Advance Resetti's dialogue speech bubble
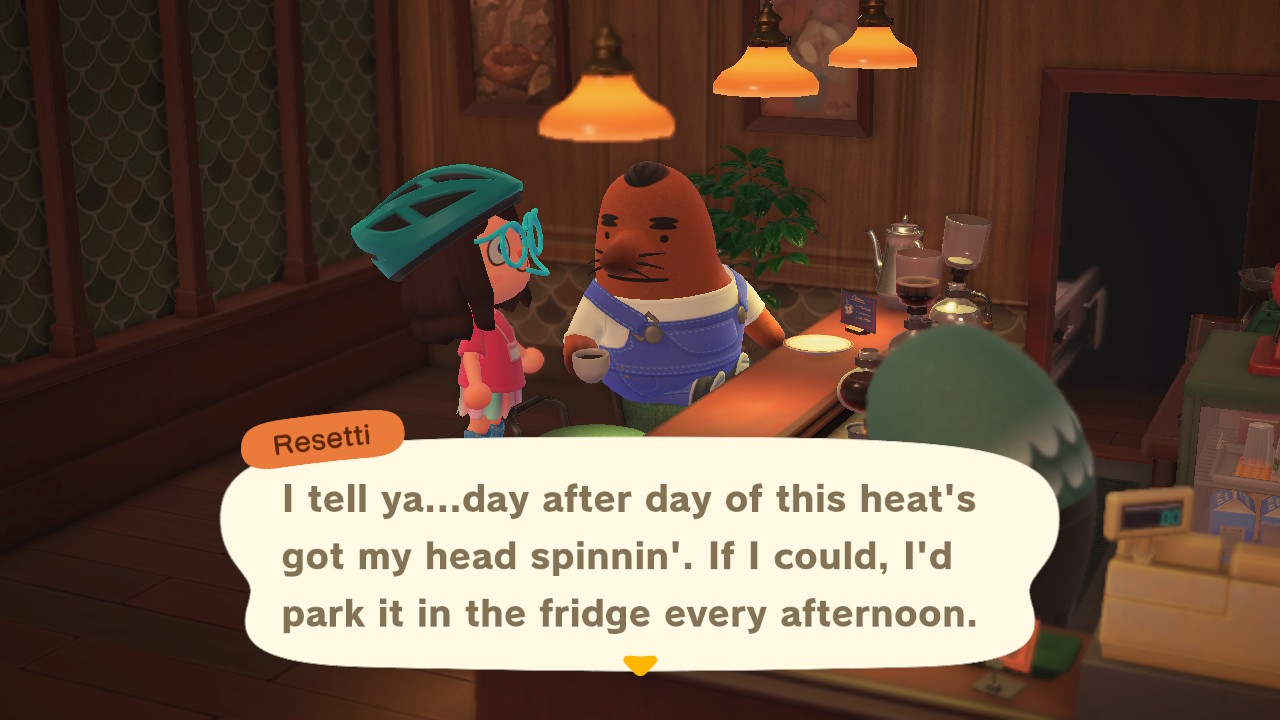Image resolution: width=1280 pixels, height=720 pixels. pos(630,557)
